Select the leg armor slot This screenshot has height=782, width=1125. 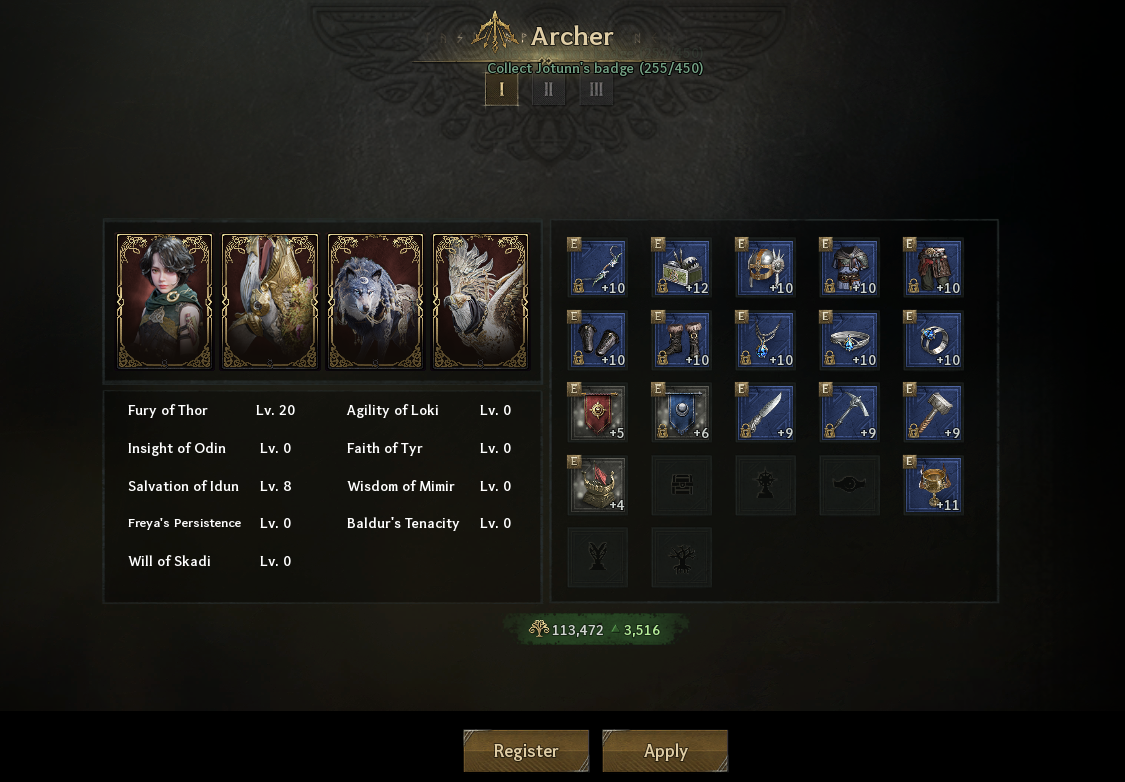(x=934, y=268)
